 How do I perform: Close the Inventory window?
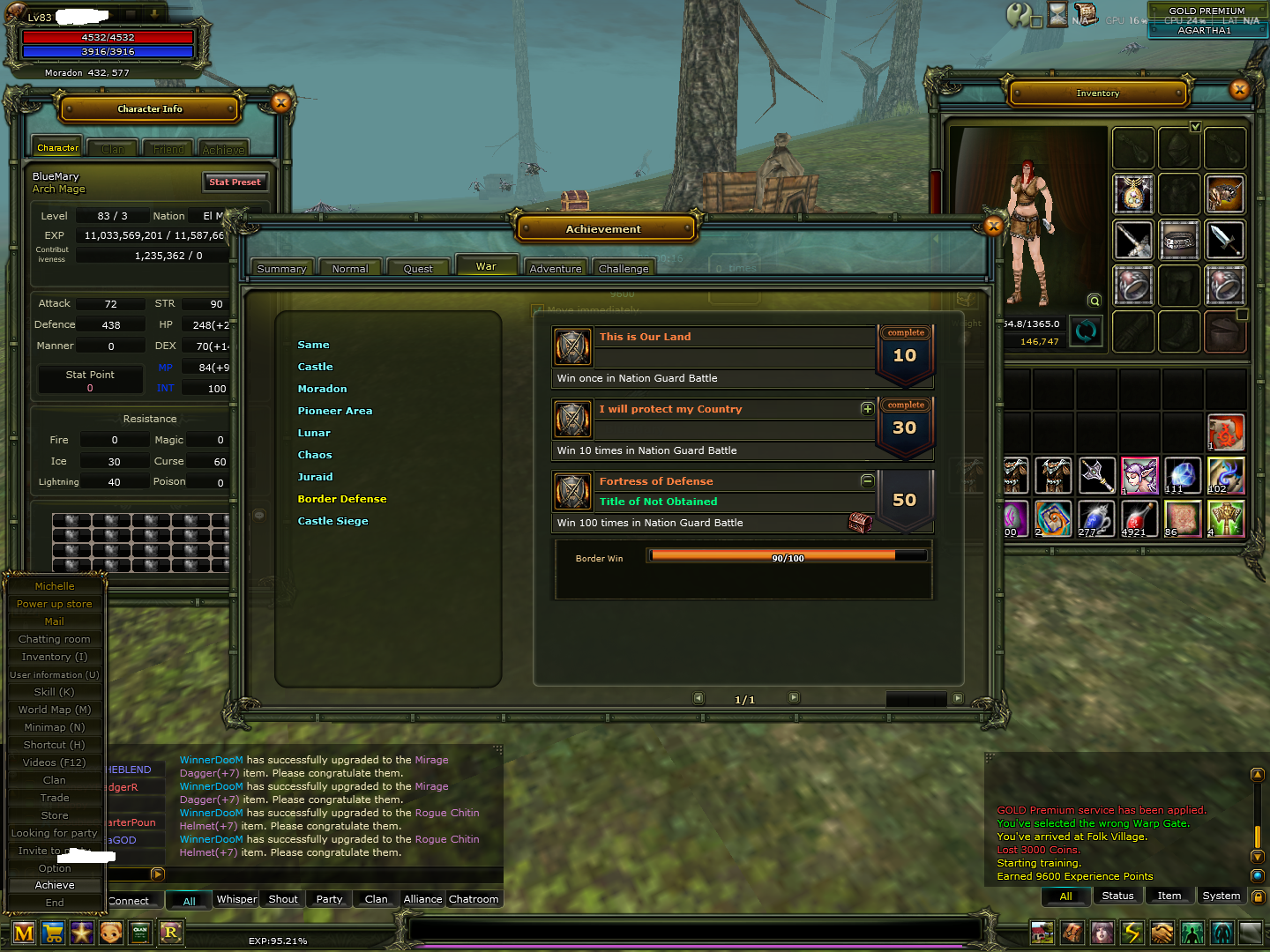point(1239,90)
